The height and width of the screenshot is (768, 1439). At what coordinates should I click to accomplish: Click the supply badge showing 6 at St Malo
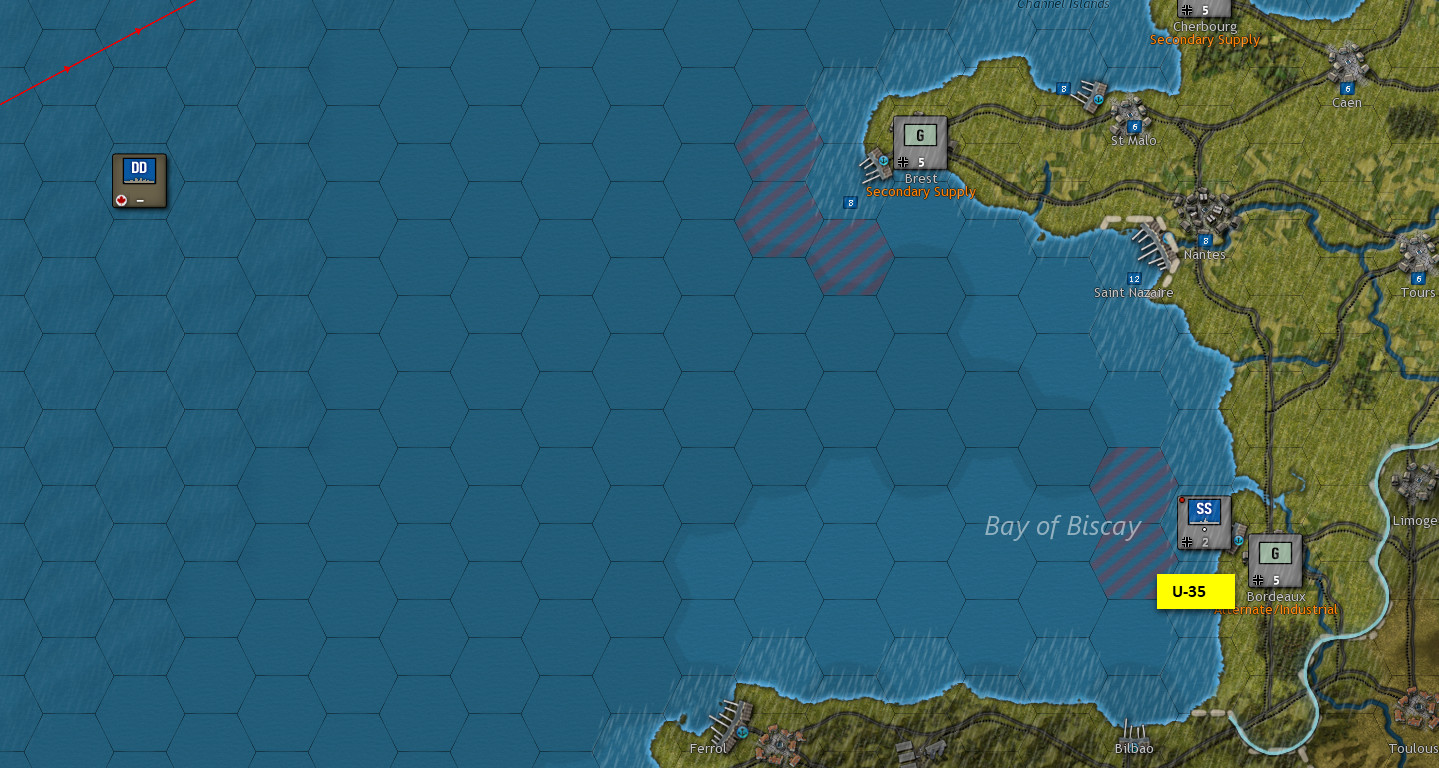[x=1133, y=127]
